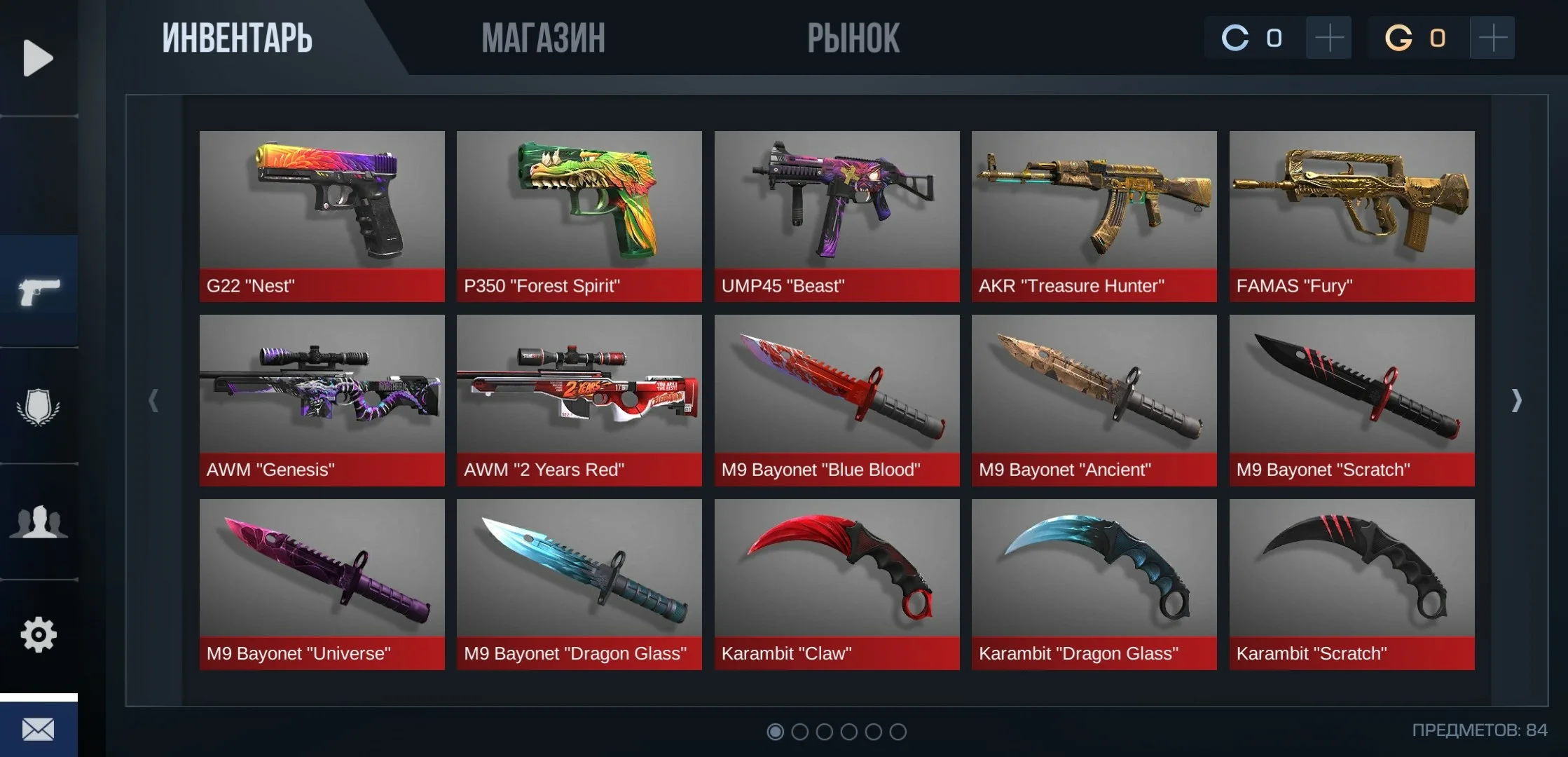Open the friends silhouettes icon

[39, 522]
